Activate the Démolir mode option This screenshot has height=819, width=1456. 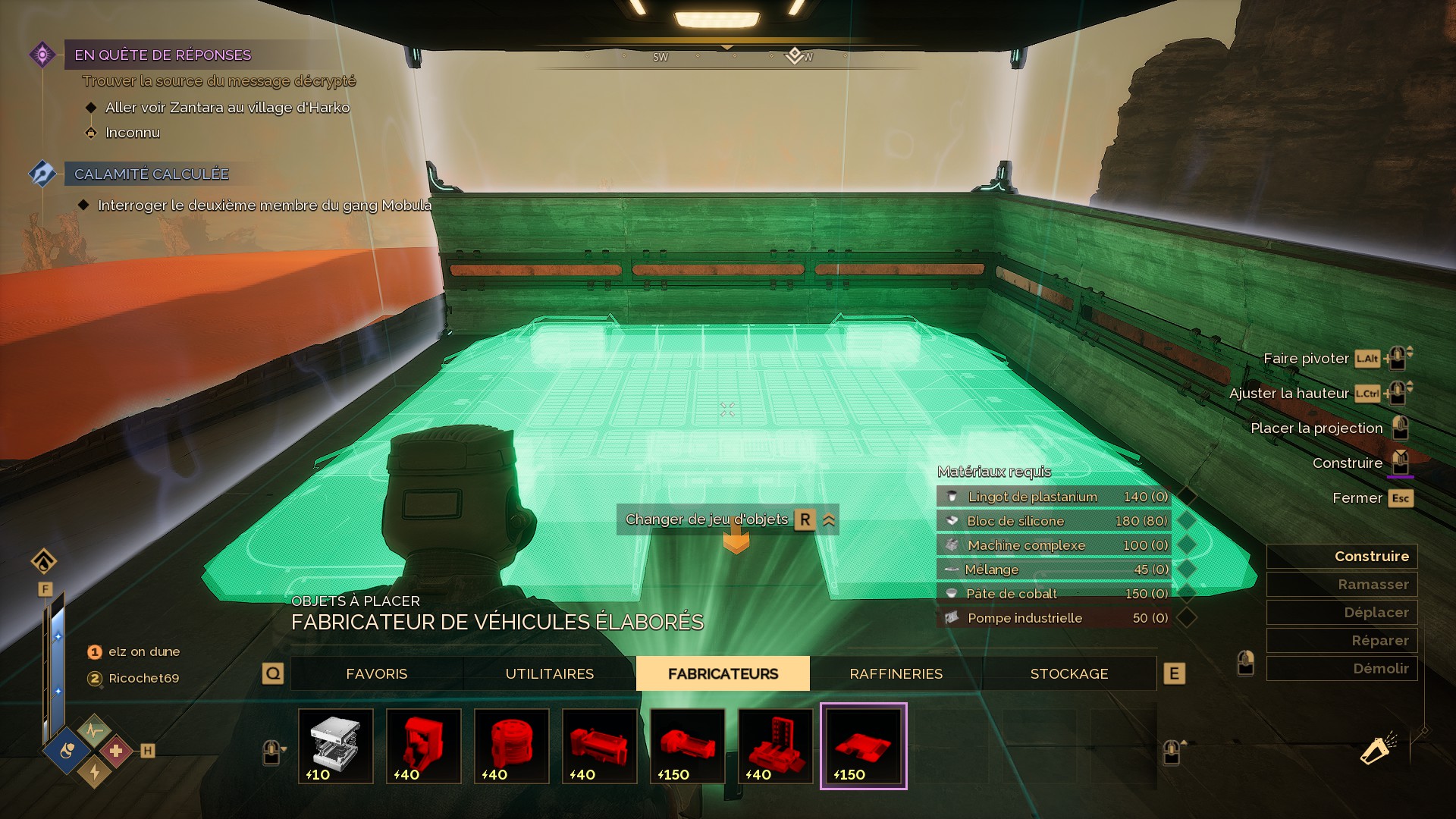coord(1341,668)
